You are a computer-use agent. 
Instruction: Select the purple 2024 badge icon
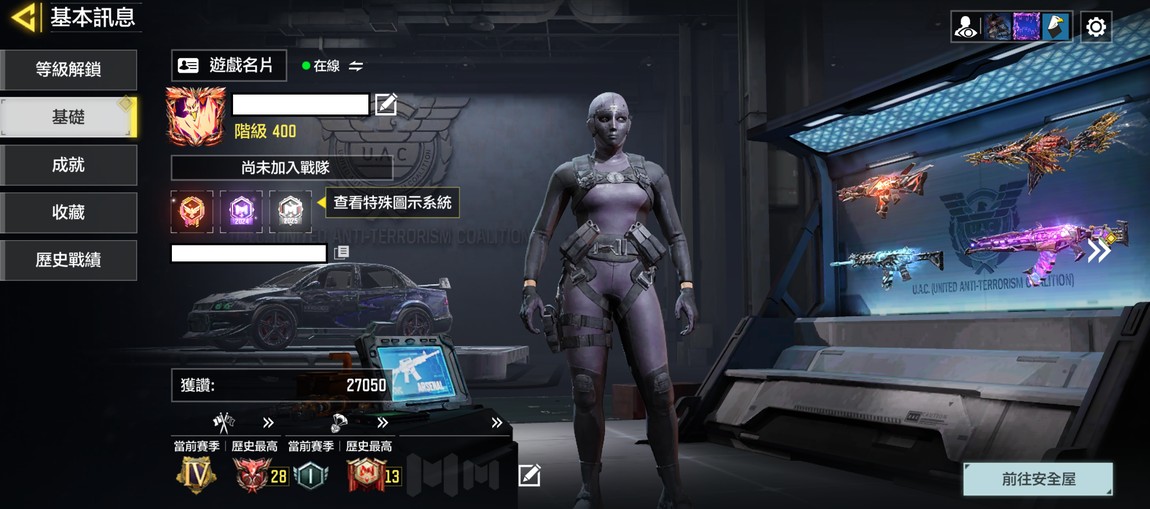[x=241, y=212]
